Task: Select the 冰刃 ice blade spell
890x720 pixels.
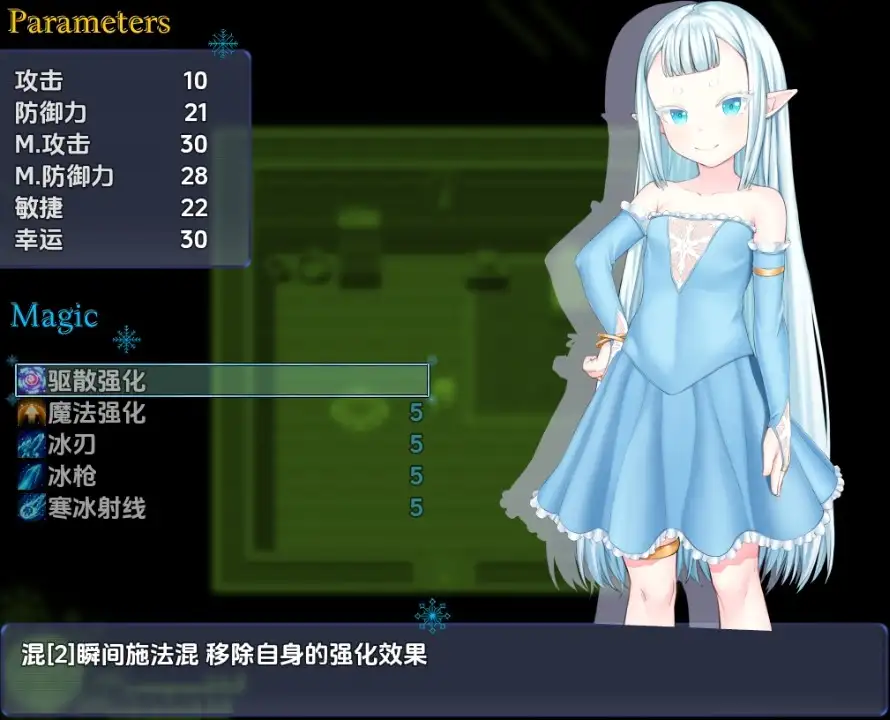Action: click(x=72, y=444)
